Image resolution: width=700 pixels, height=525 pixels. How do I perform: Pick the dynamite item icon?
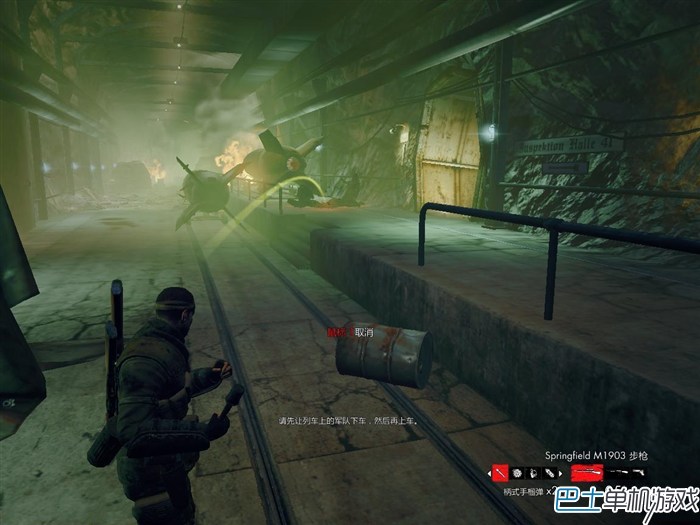pos(548,472)
